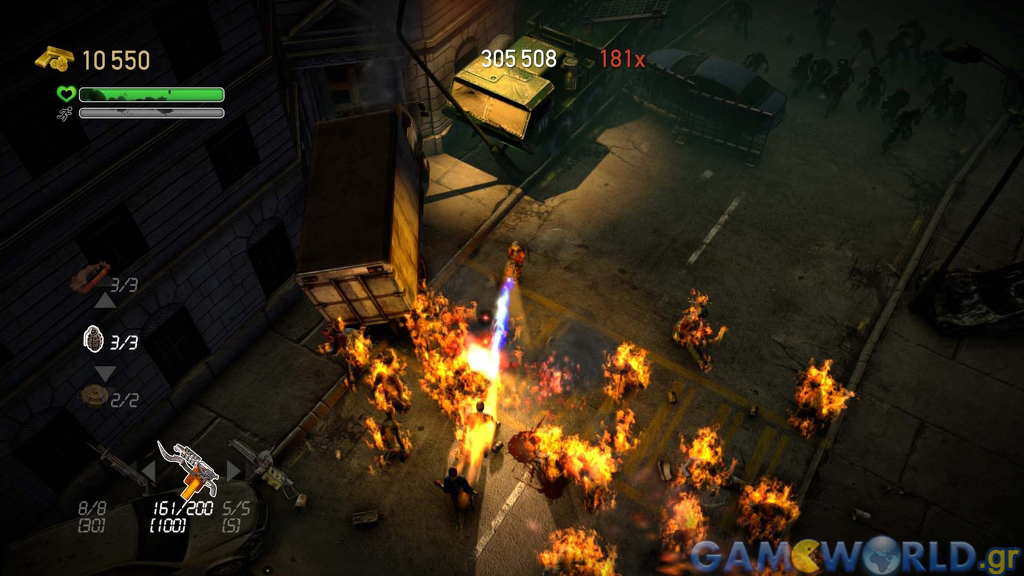Click the running man sprint icon

click(x=66, y=113)
